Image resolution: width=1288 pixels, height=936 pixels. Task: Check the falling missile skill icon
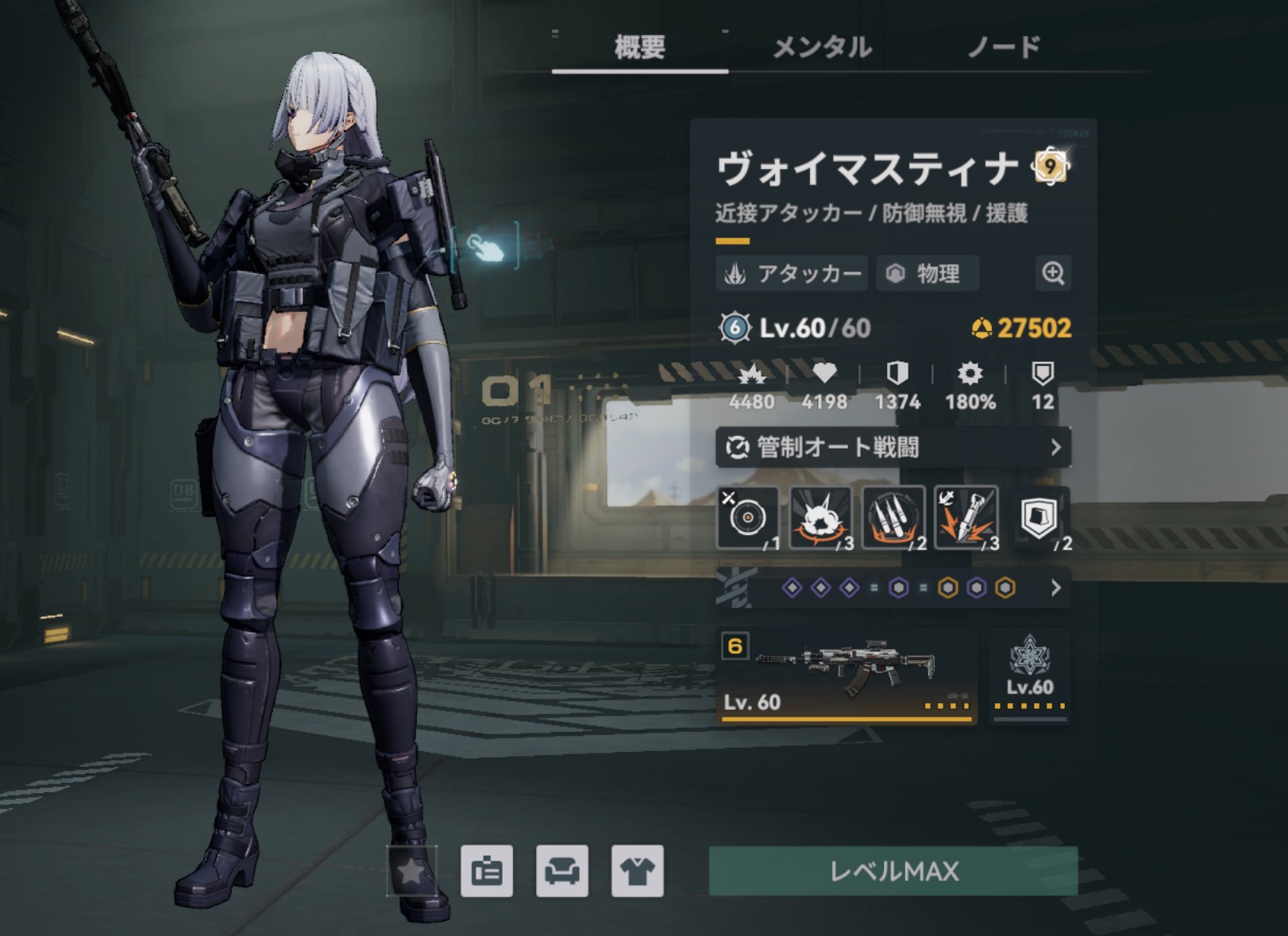(x=966, y=518)
